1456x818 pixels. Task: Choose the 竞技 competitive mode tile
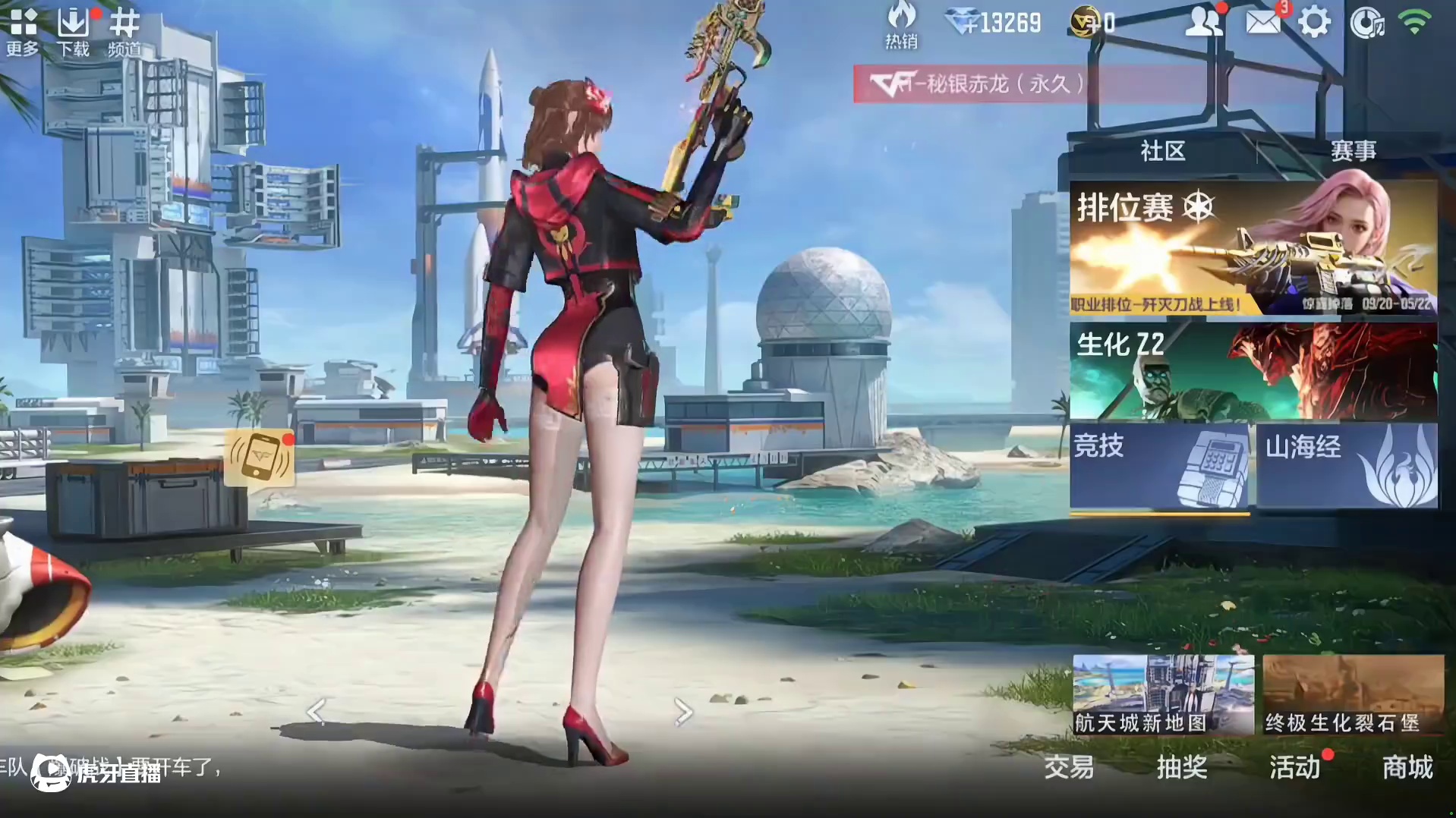[x=1159, y=466]
